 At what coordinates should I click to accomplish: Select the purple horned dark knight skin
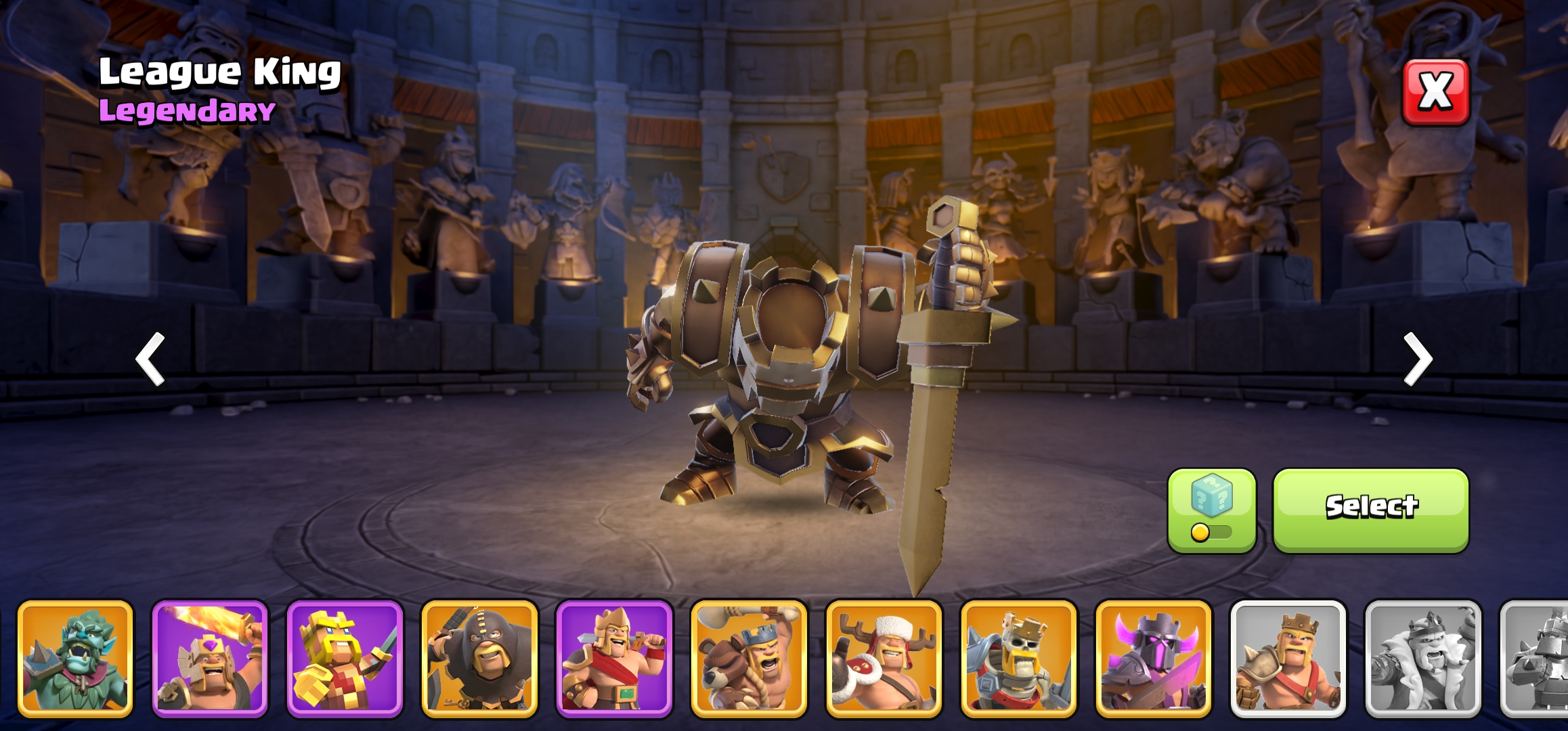(x=1153, y=659)
